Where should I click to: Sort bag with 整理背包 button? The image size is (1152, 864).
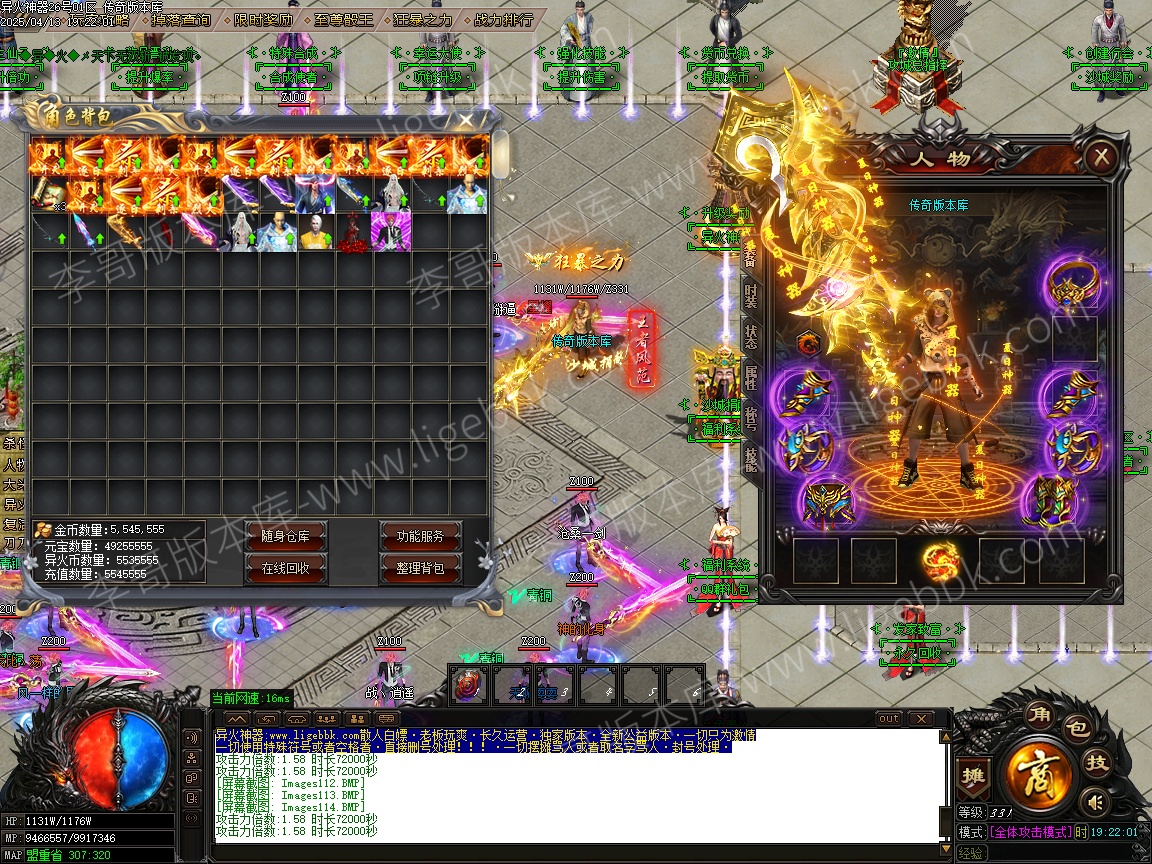pos(420,568)
